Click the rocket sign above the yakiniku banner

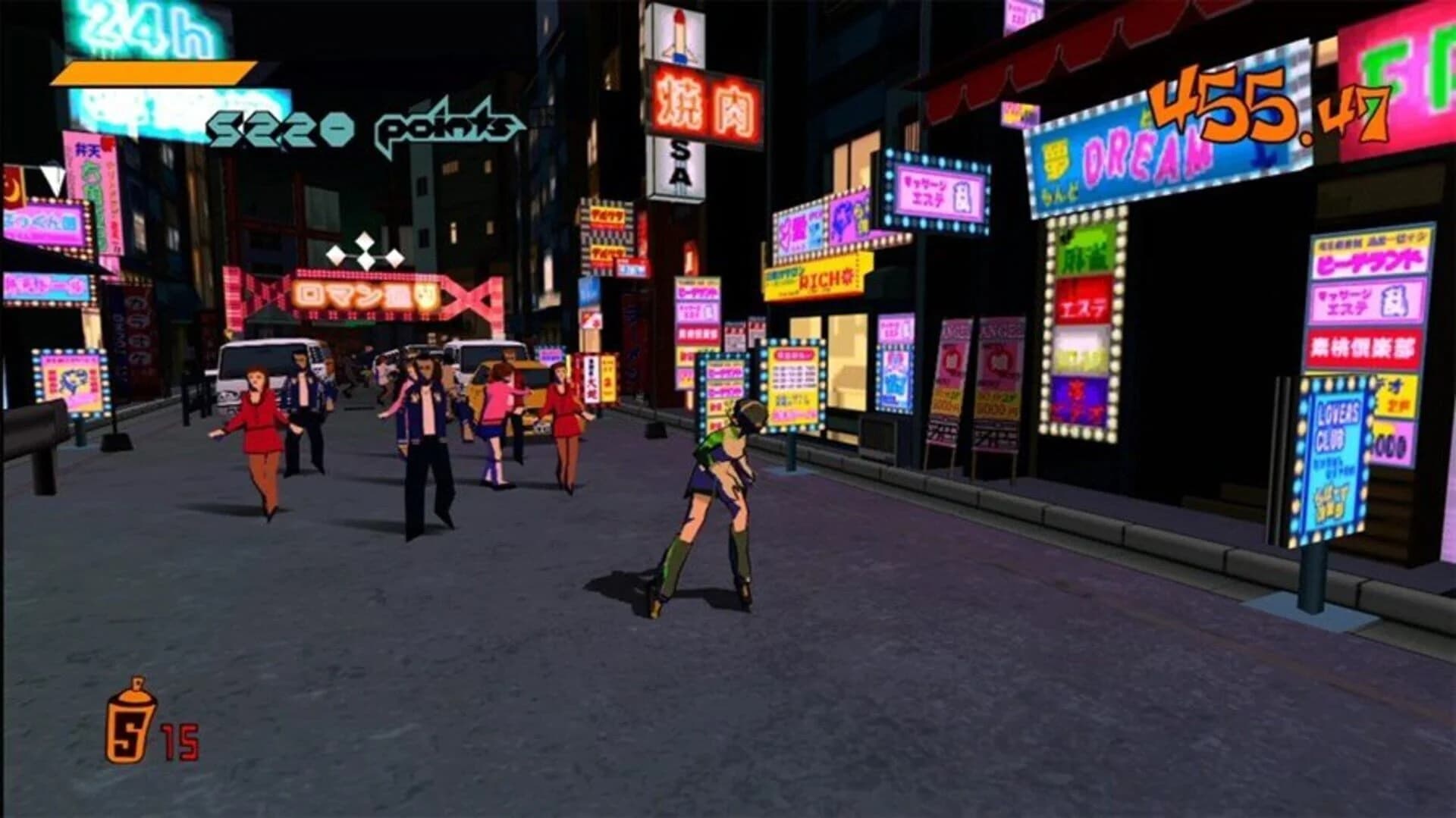679,34
